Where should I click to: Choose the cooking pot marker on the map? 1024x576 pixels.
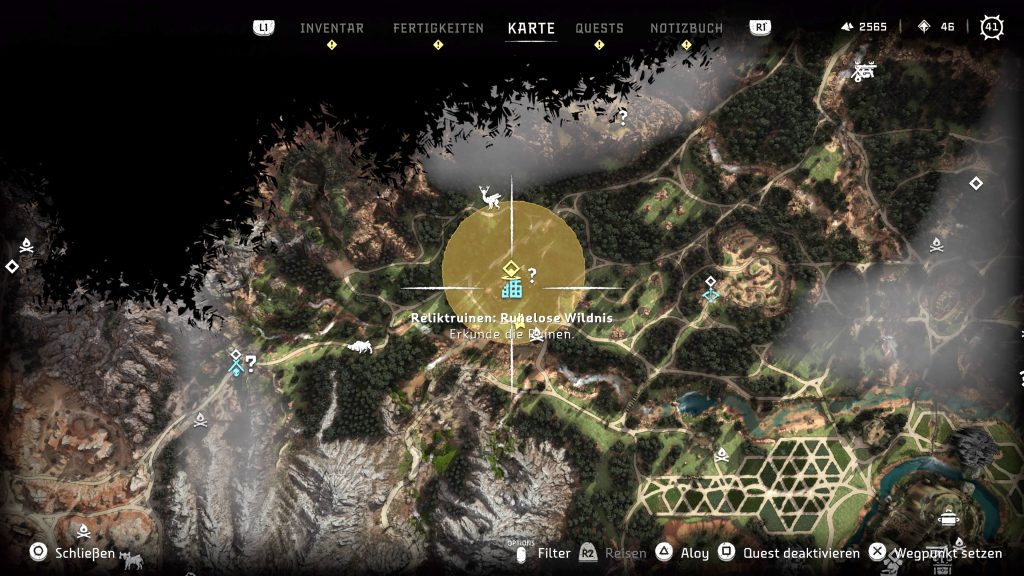[949, 518]
